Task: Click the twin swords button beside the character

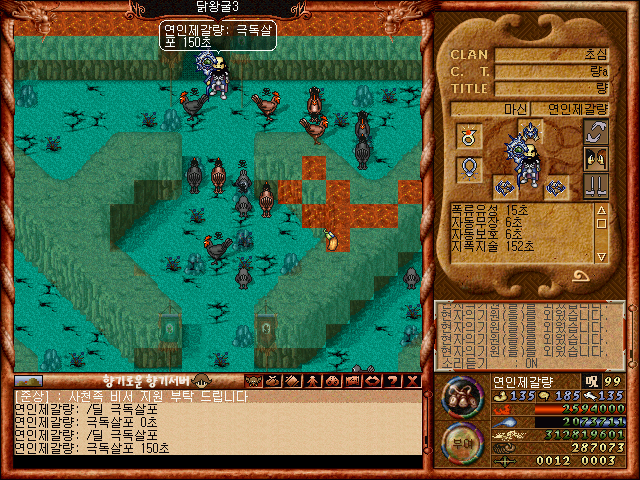Action: point(597,186)
